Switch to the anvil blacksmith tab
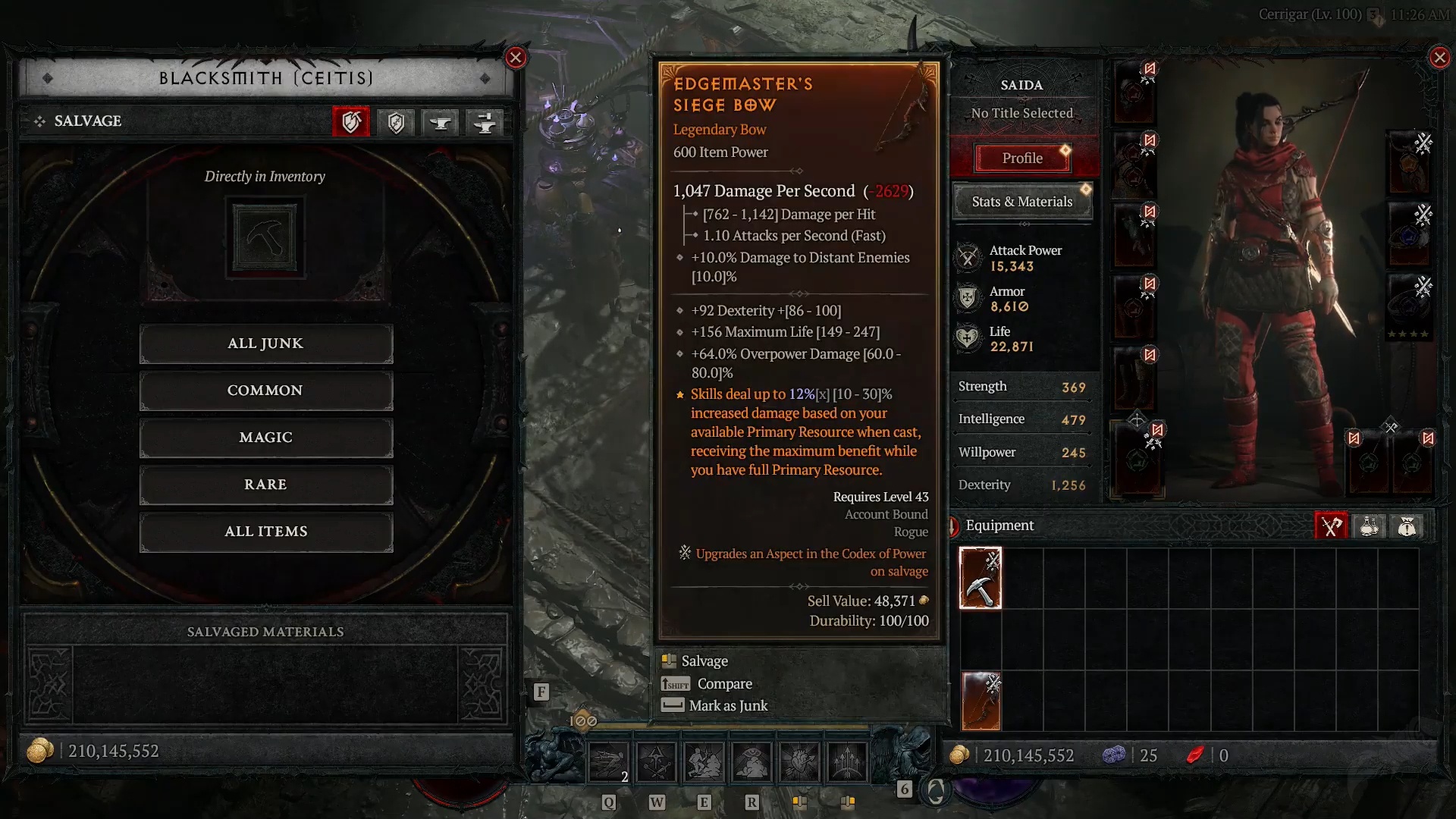The width and height of the screenshot is (1456, 819). pos(441,122)
